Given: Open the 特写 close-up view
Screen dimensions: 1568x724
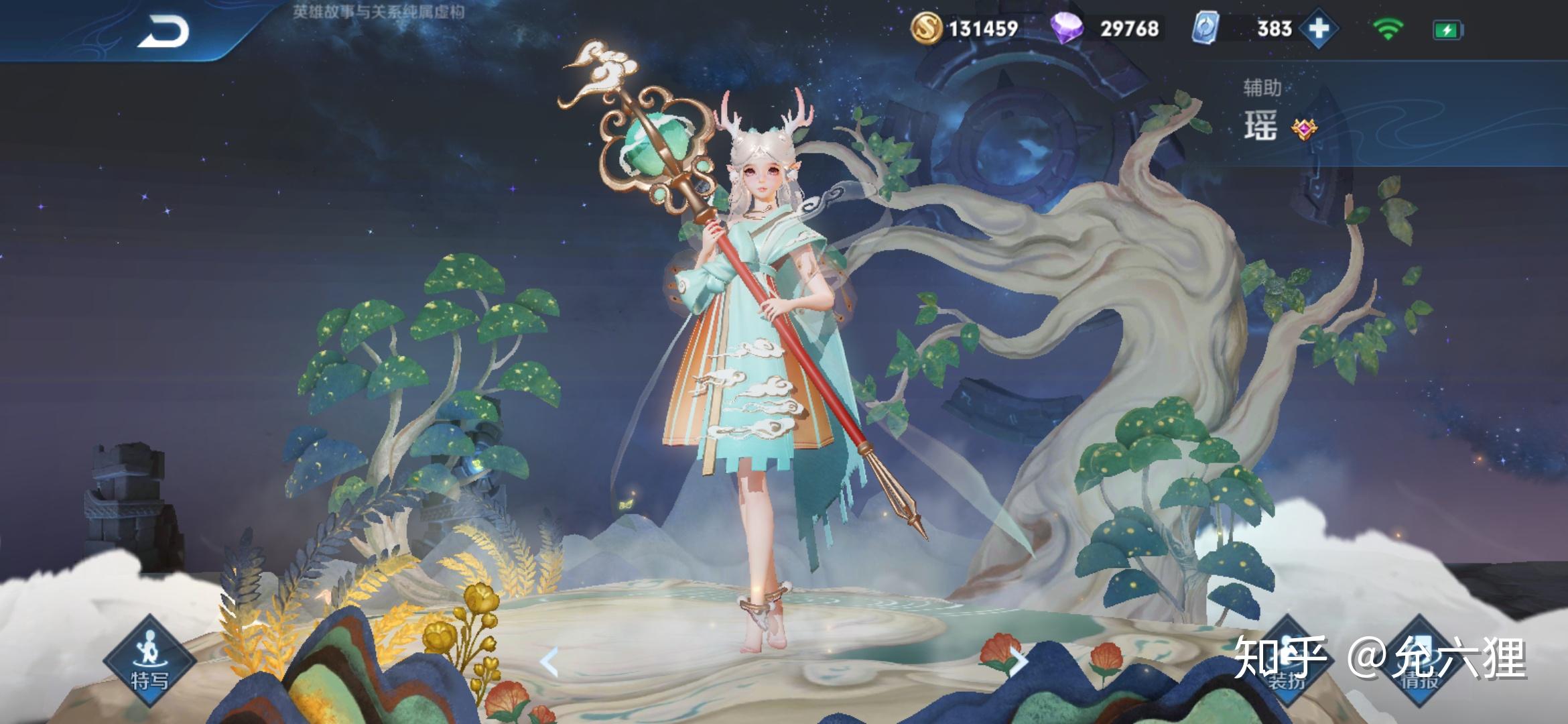Looking at the screenshot, I should [x=149, y=660].
